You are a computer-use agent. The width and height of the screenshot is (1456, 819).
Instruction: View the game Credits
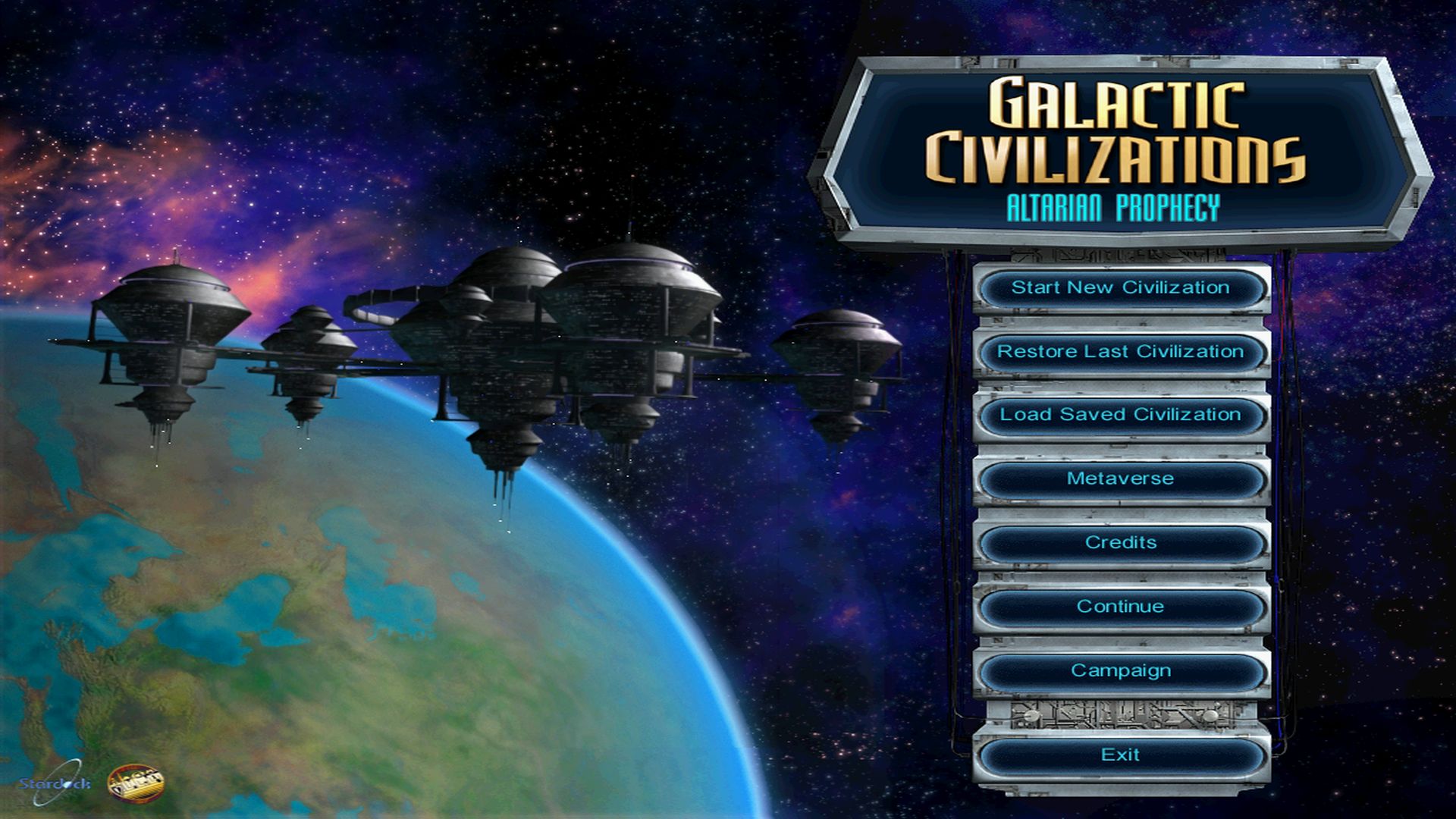point(1121,542)
